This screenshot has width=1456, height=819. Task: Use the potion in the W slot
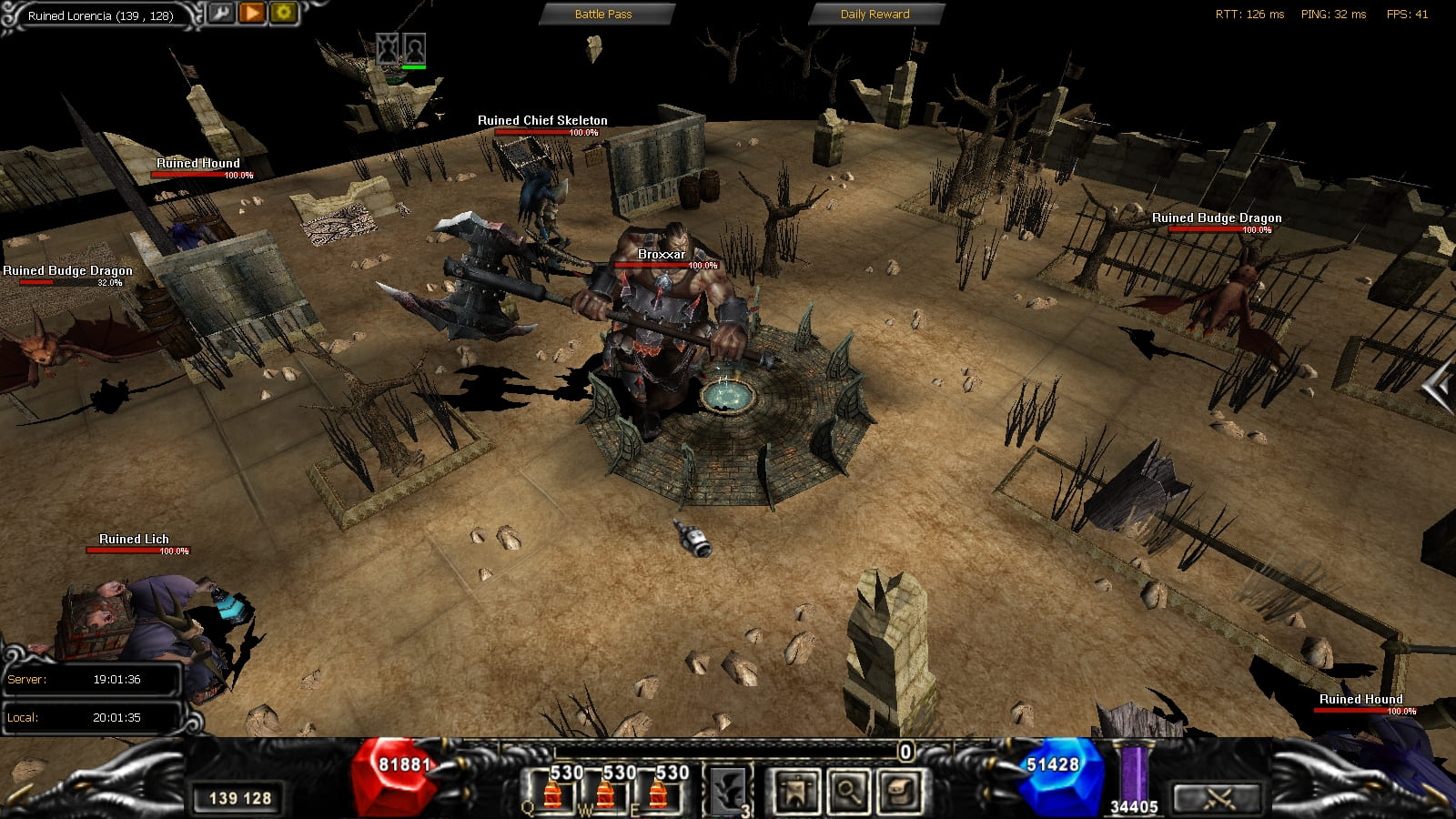tap(605, 790)
